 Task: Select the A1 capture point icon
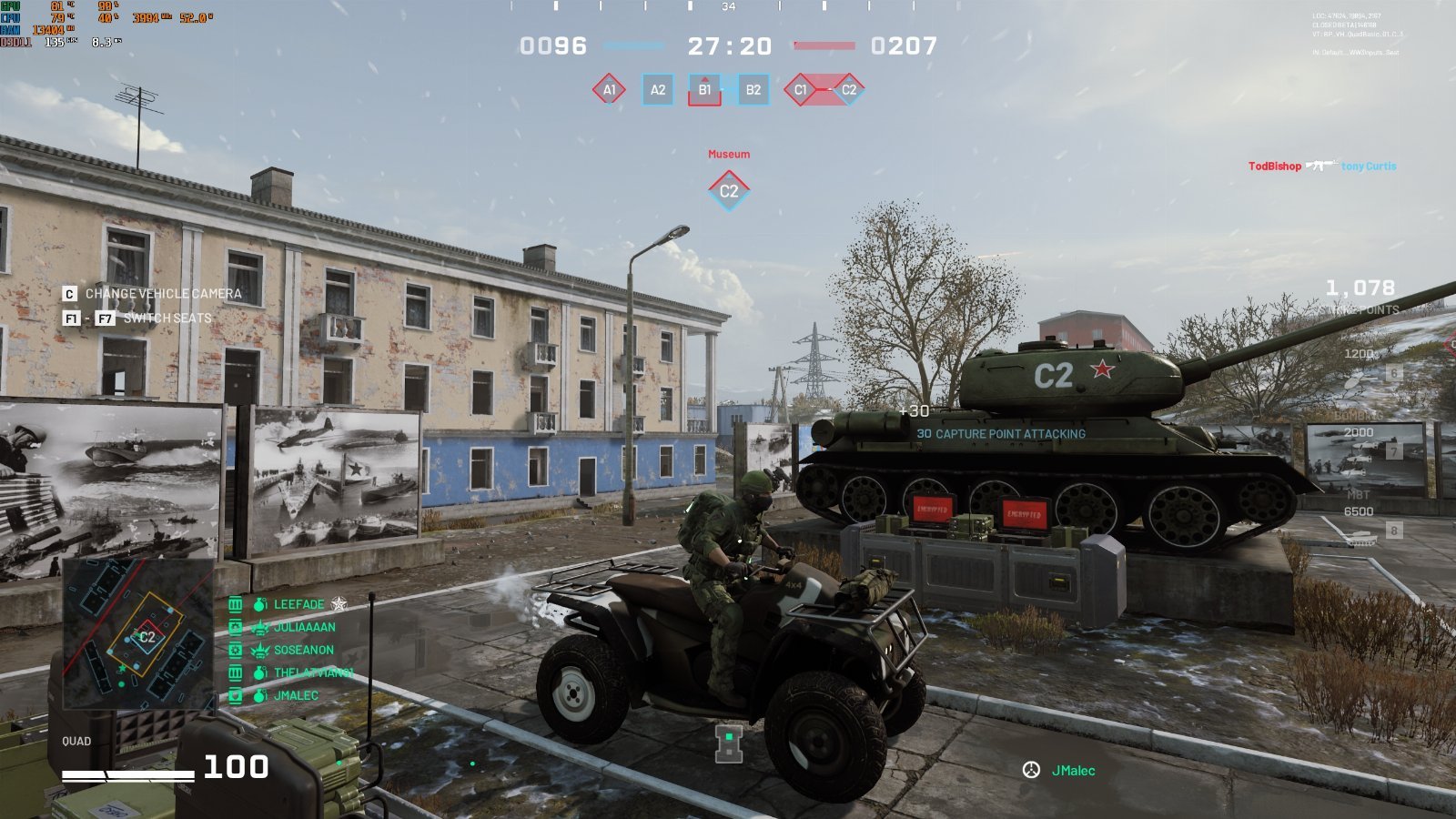point(609,90)
